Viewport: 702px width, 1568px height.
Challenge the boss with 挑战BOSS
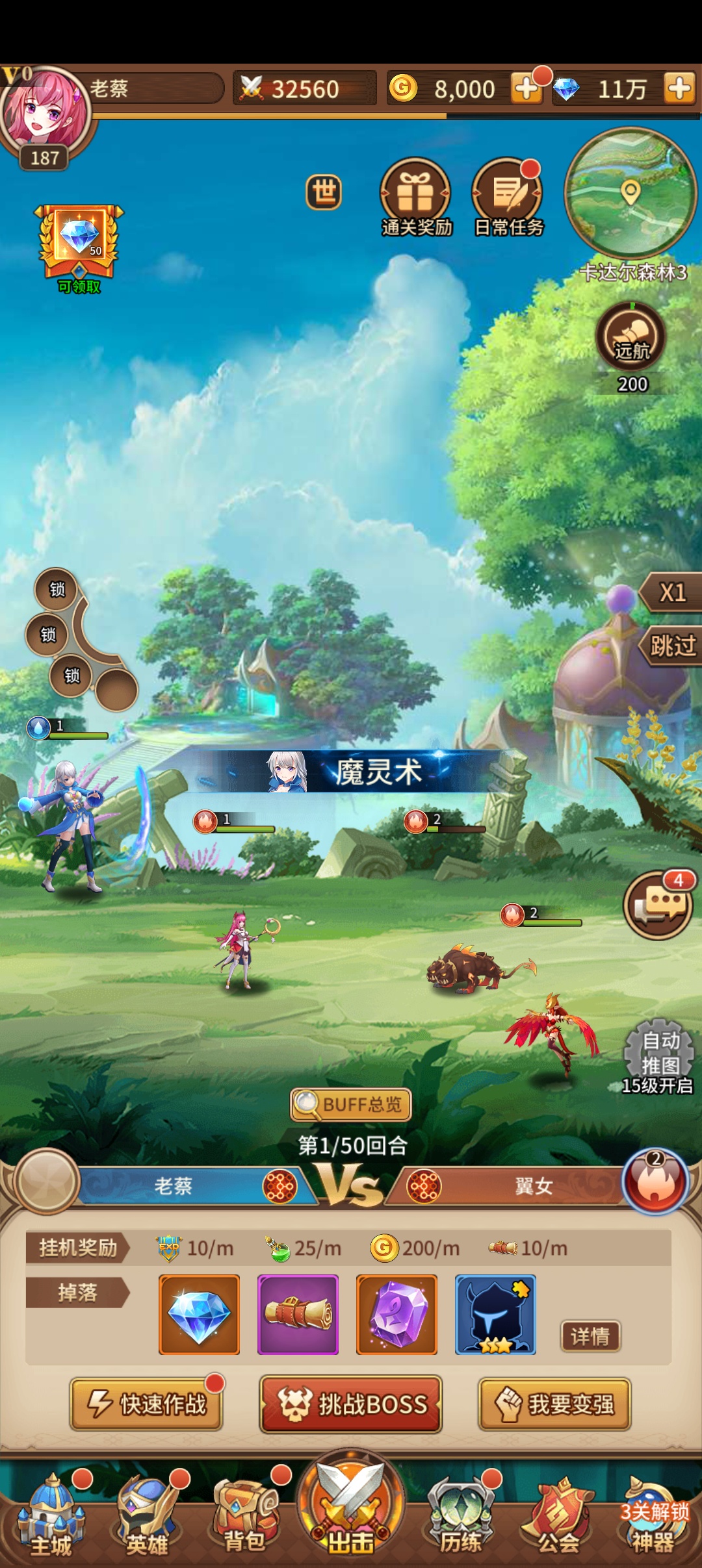point(351,1404)
